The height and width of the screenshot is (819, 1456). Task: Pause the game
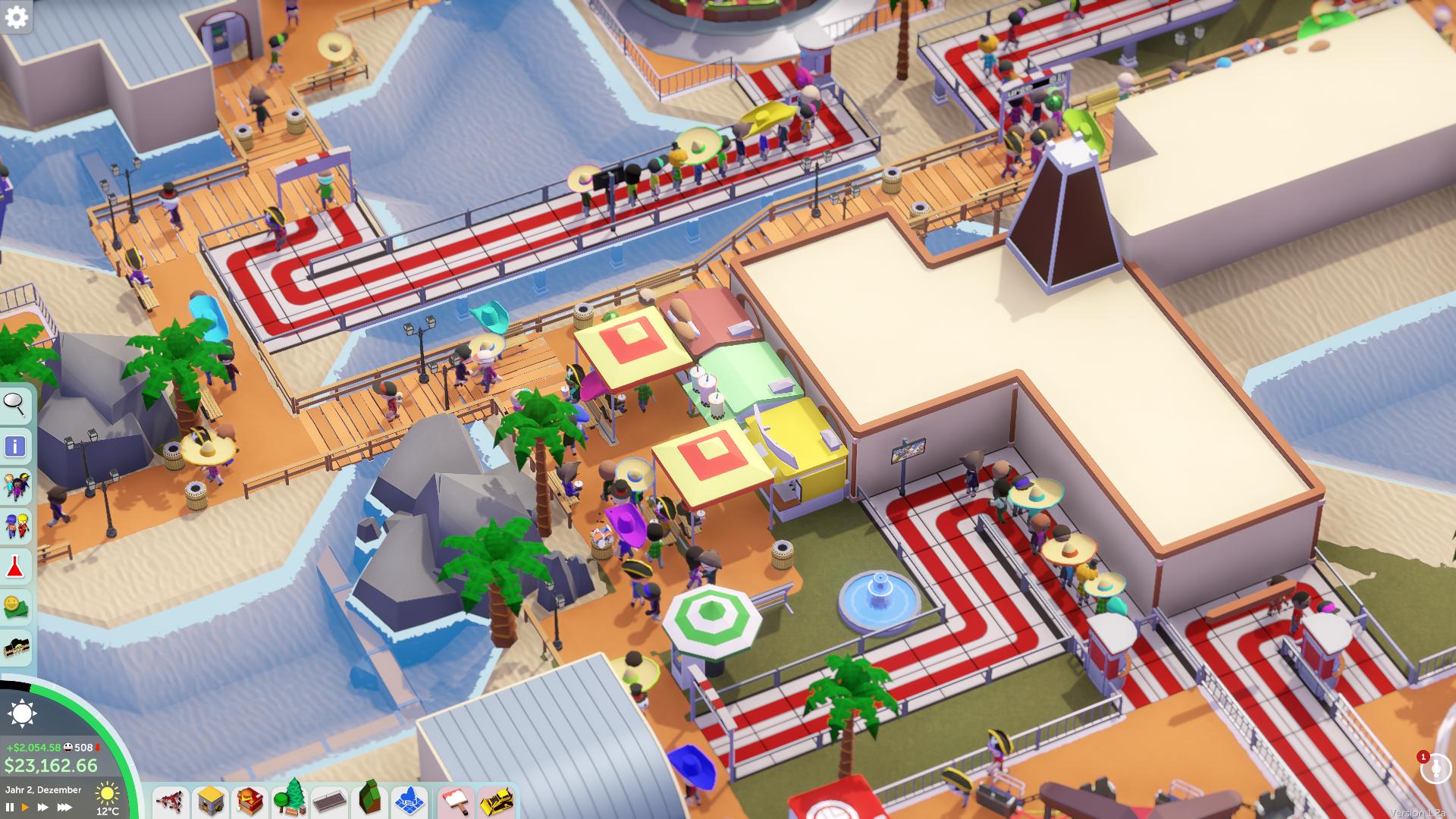tap(10, 808)
